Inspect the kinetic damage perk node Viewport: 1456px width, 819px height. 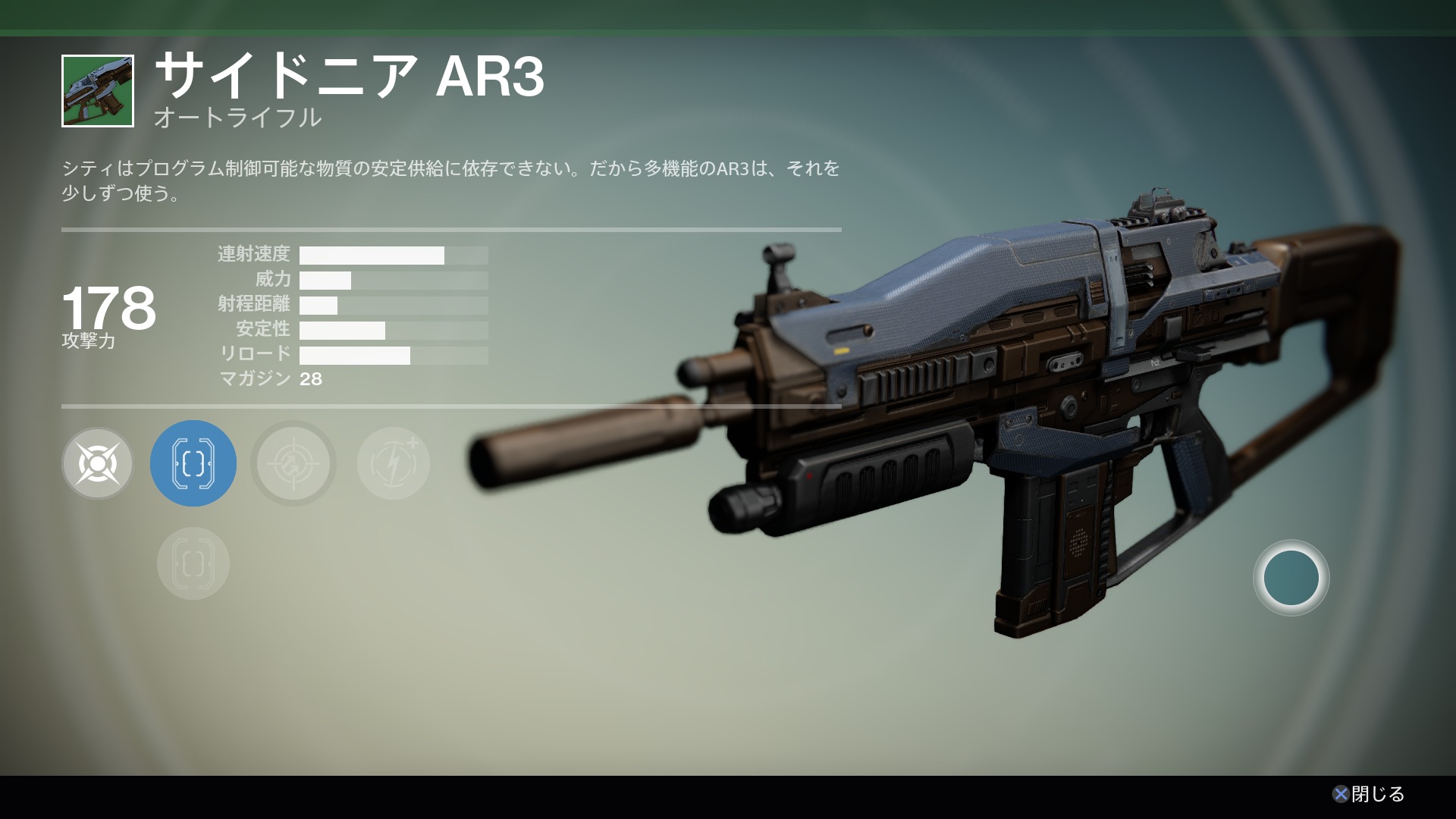(x=98, y=463)
